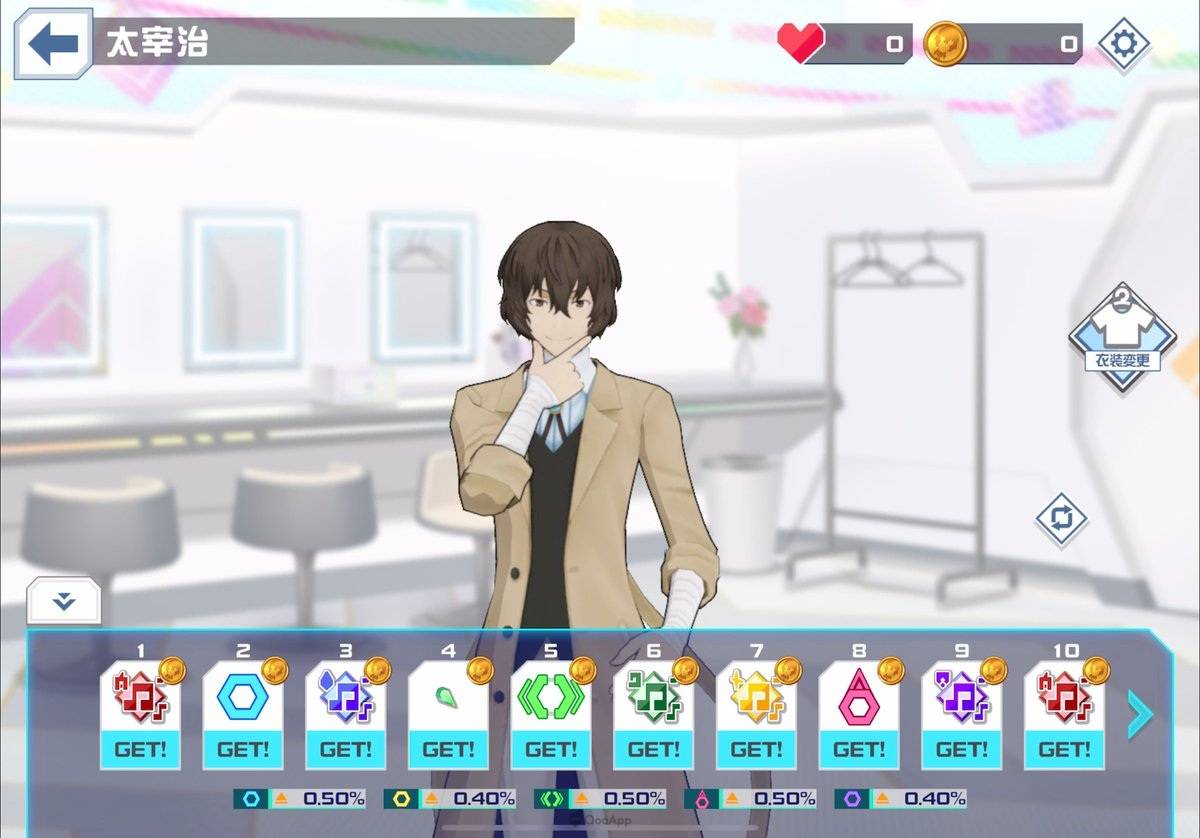1200x838 pixels.
Task: Show next rewards with the right arrow
Action: point(1139,714)
